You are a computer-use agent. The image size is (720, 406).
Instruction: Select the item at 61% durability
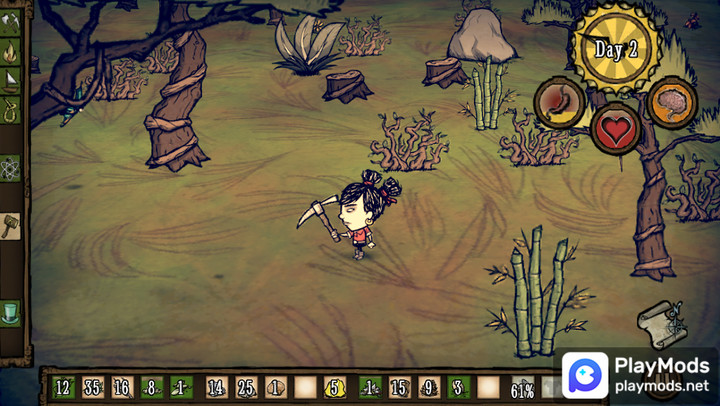pos(523,387)
